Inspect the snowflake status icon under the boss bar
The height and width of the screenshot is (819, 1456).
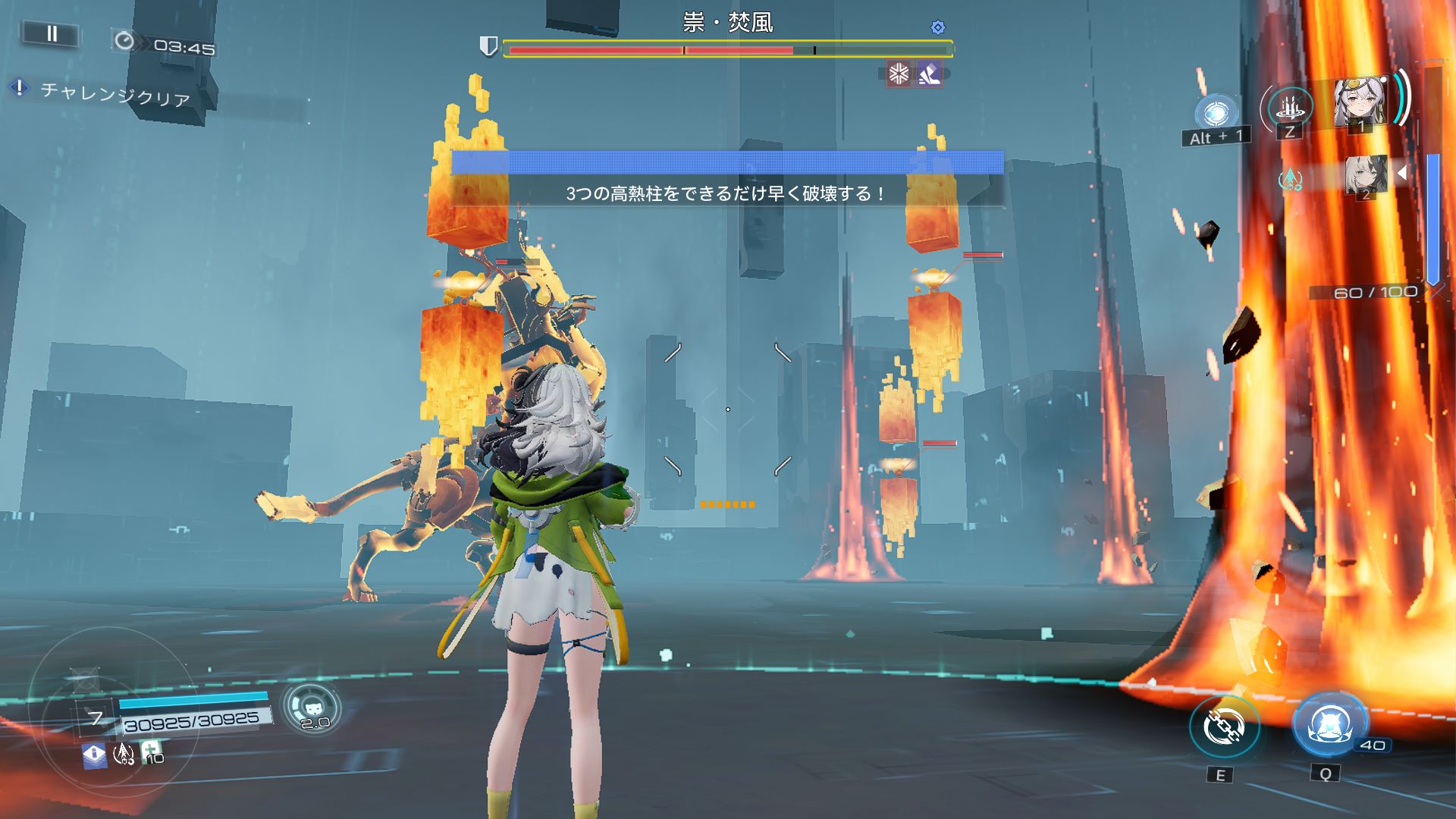point(899,74)
